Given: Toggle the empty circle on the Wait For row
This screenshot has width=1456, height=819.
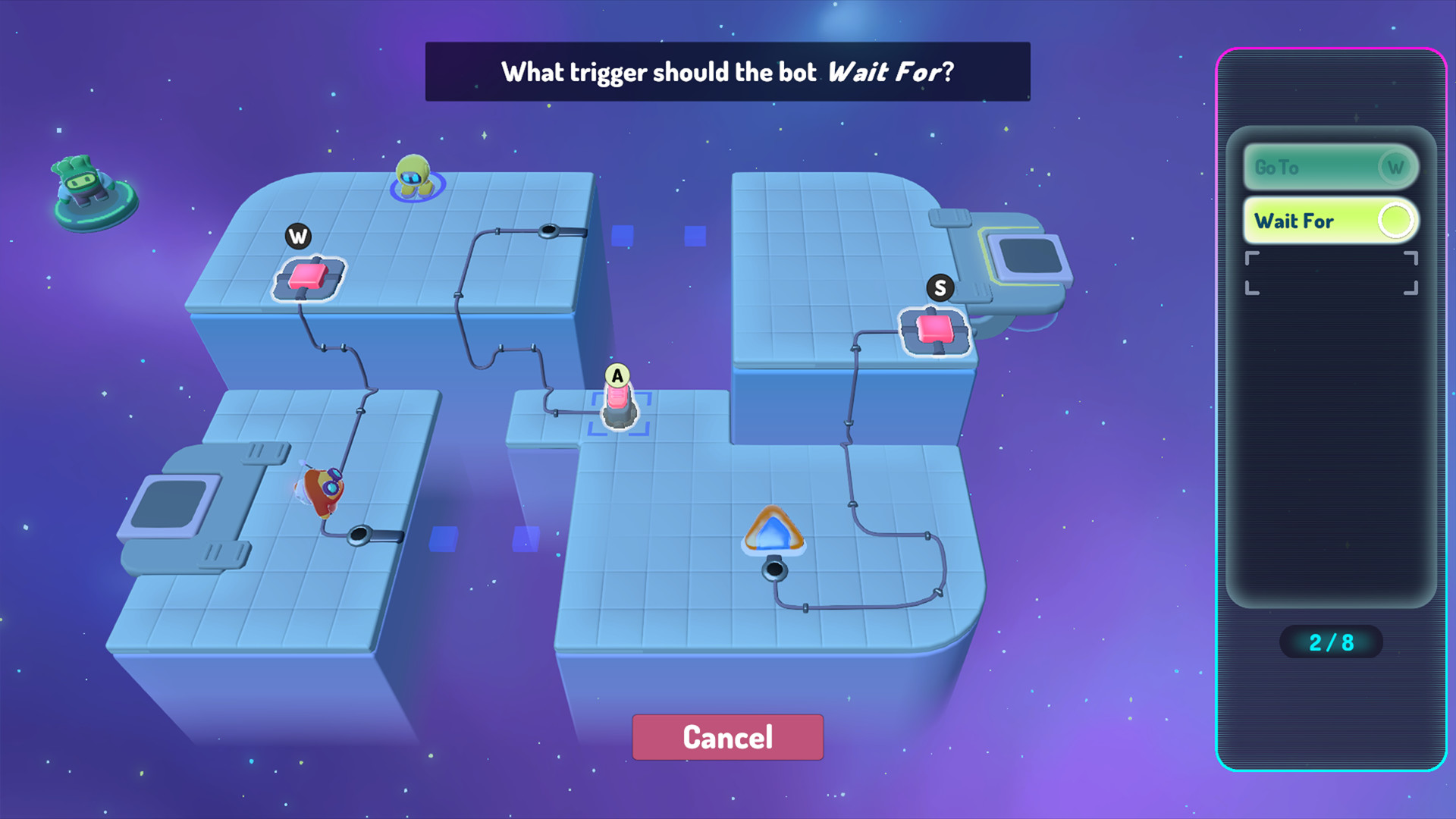Looking at the screenshot, I should 1395,220.
